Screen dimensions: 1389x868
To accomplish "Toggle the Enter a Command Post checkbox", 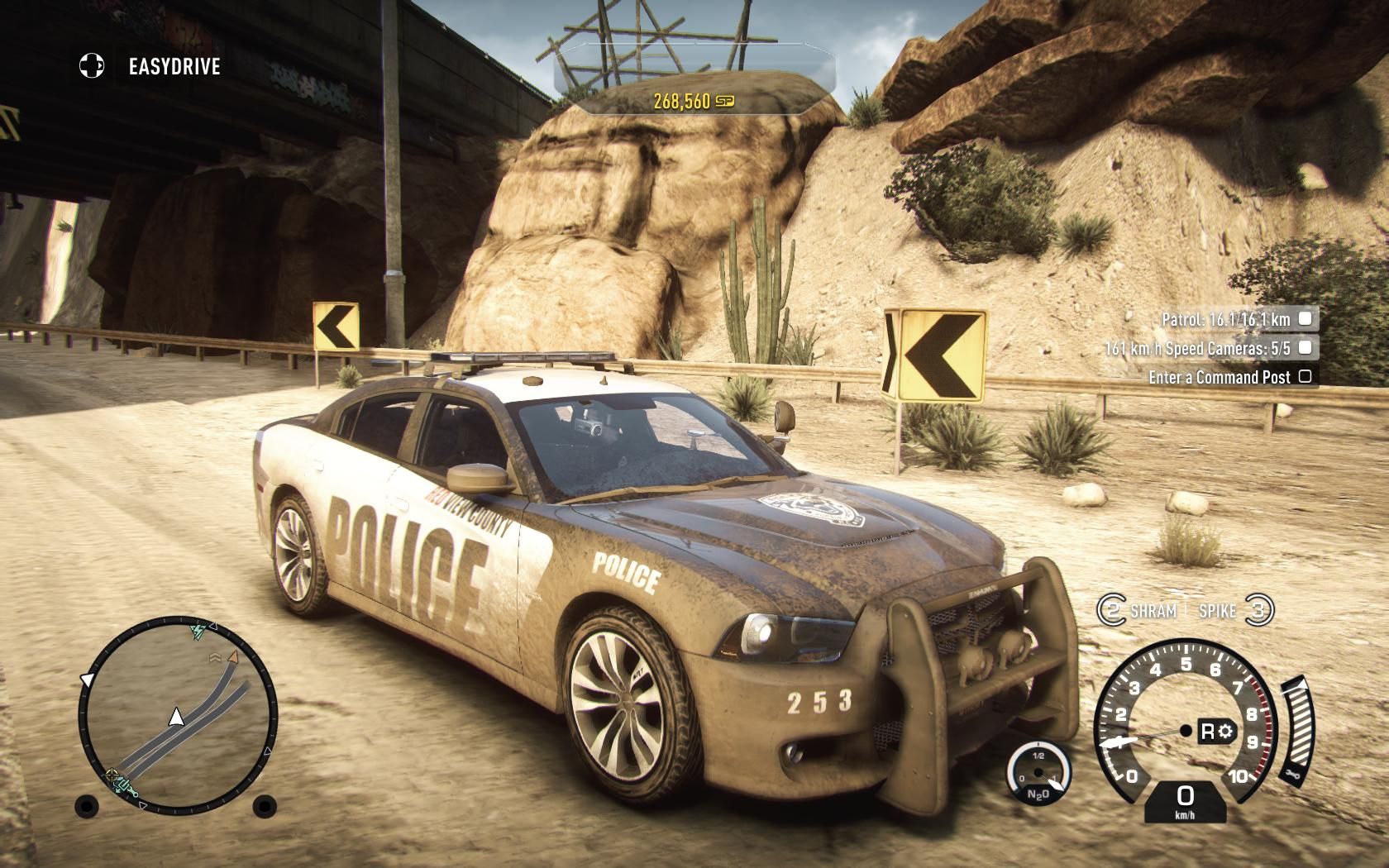I will coord(1305,377).
